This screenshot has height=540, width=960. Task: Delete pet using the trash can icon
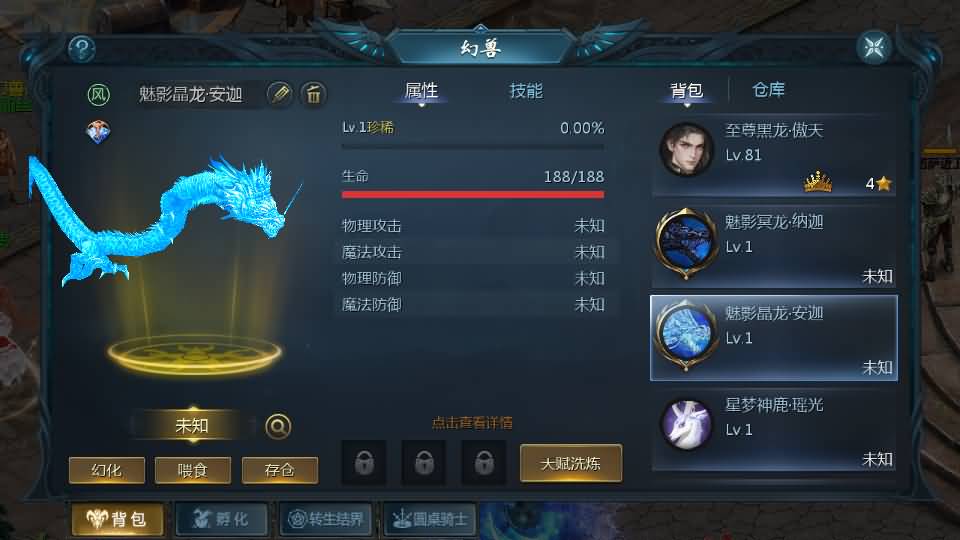click(x=314, y=94)
